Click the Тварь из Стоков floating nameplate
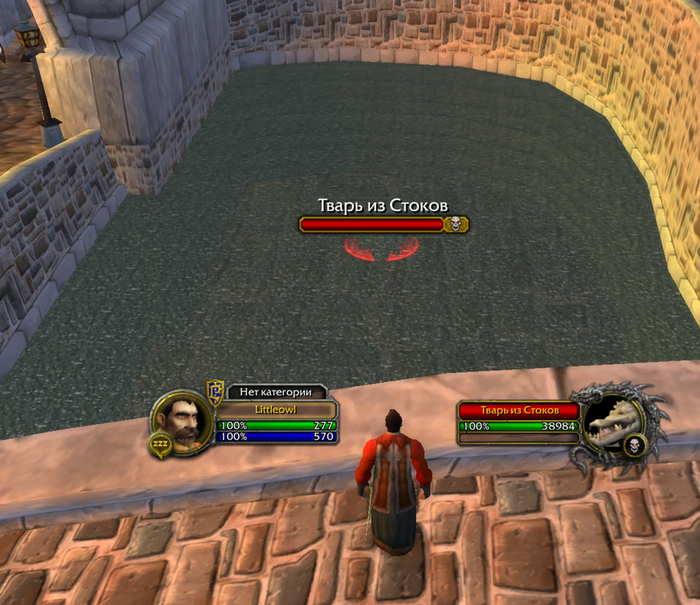Viewport: 700px width, 605px height. click(383, 225)
